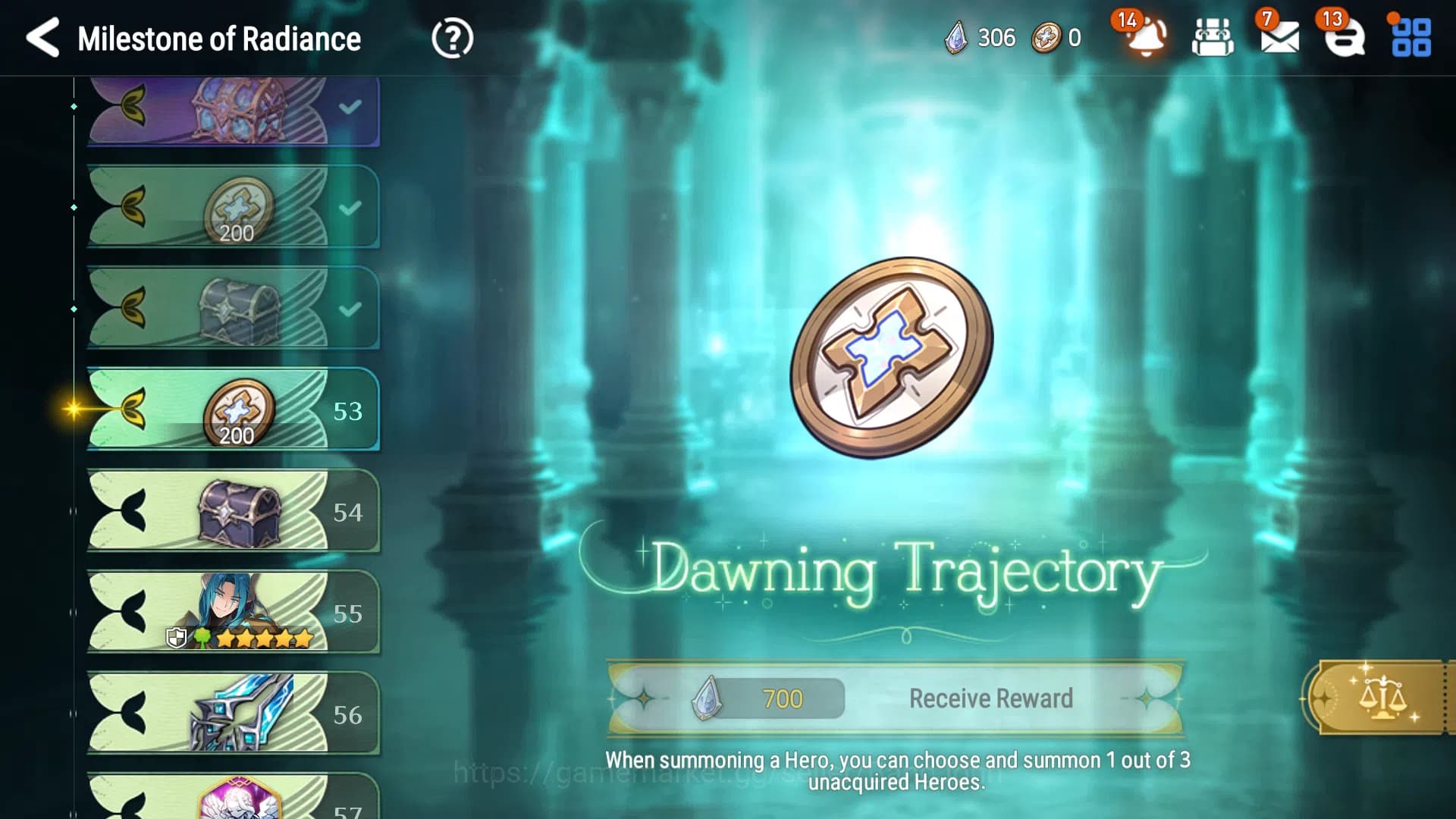Click the Receive Reward button
Screen dimensions: 1456x819
coord(990,697)
